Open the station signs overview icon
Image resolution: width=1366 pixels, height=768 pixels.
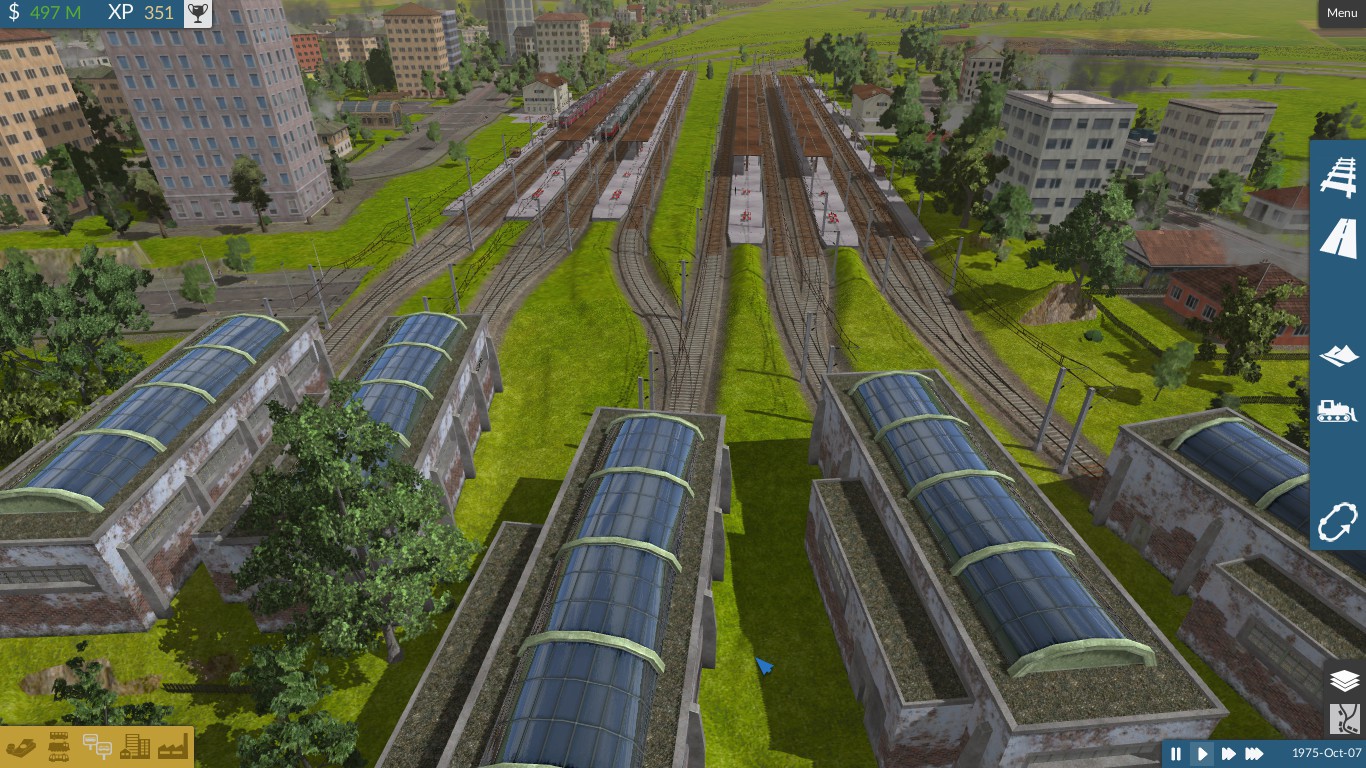pyautogui.click(x=97, y=746)
